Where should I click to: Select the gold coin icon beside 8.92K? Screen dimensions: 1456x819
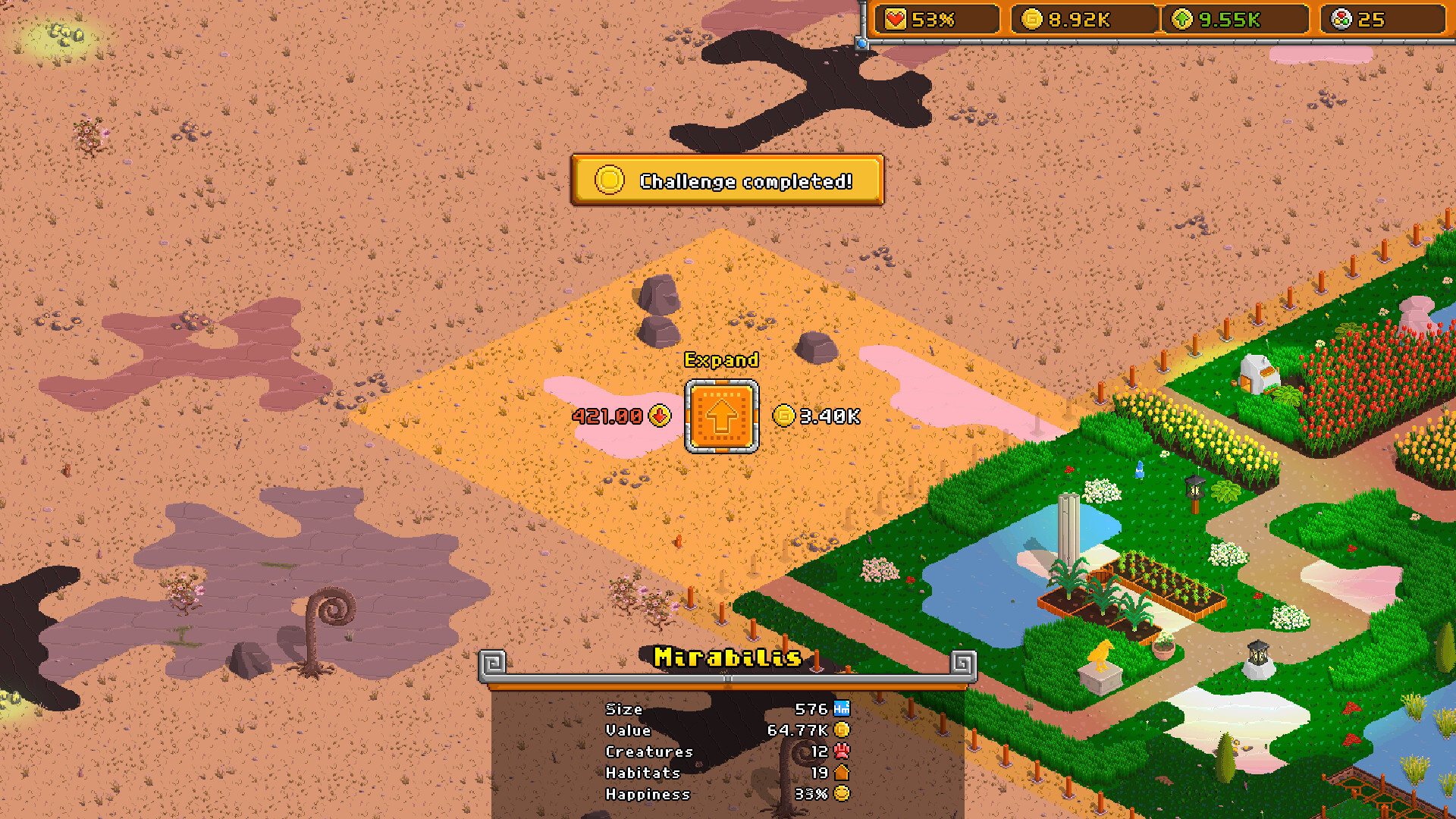tap(1031, 20)
